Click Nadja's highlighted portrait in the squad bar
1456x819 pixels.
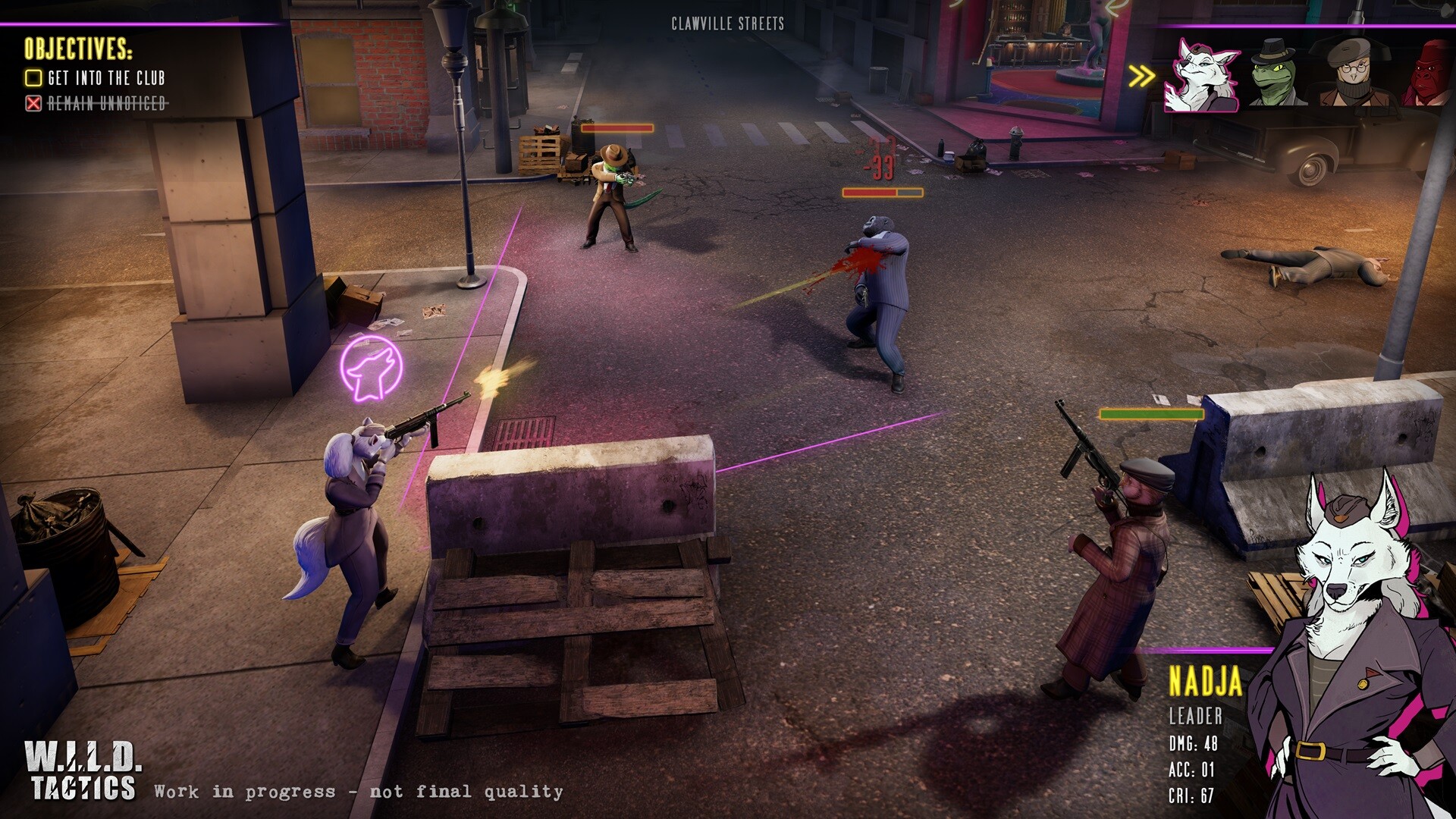point(1200,77)
